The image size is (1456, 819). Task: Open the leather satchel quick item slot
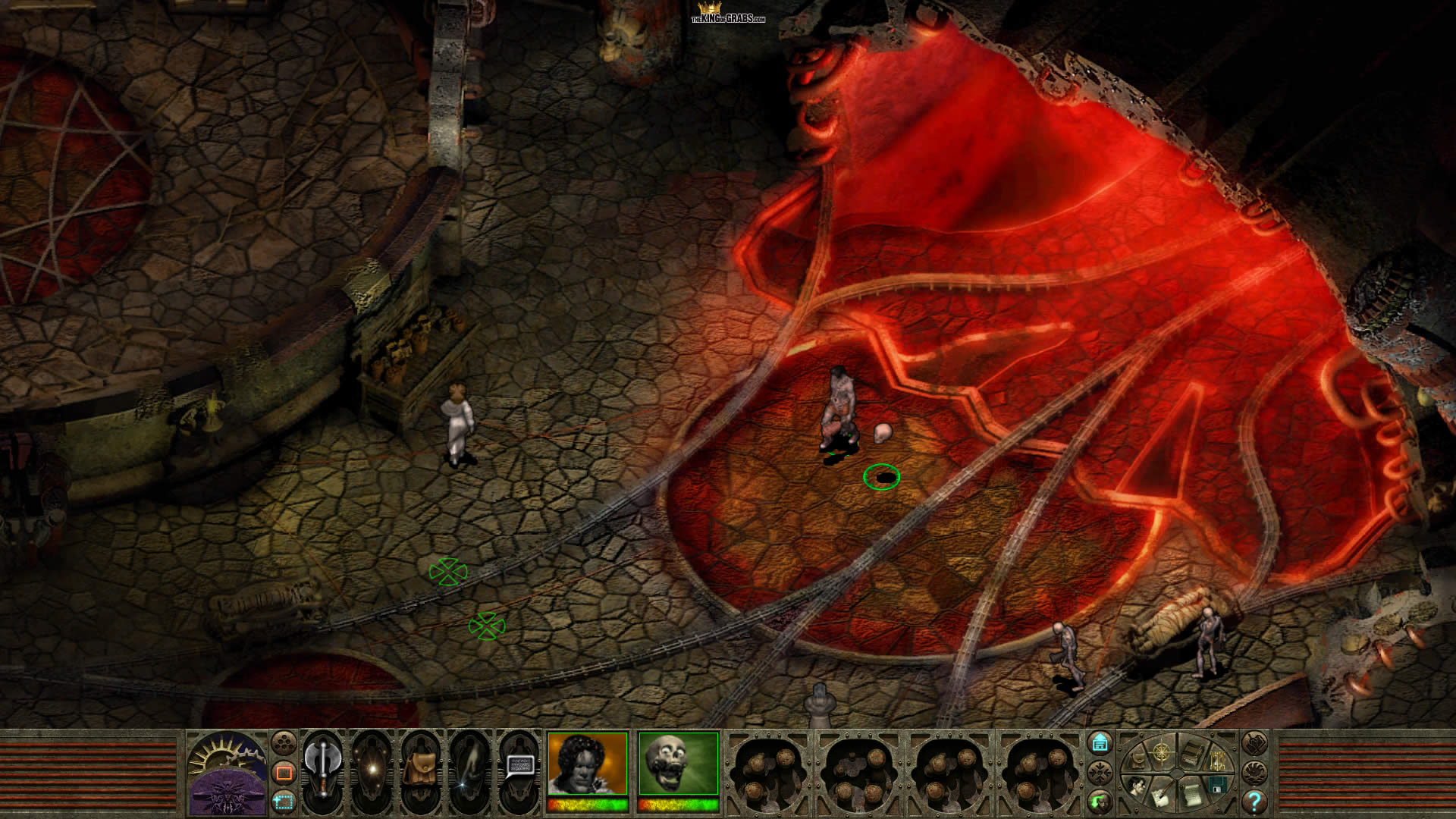point(419,769)
